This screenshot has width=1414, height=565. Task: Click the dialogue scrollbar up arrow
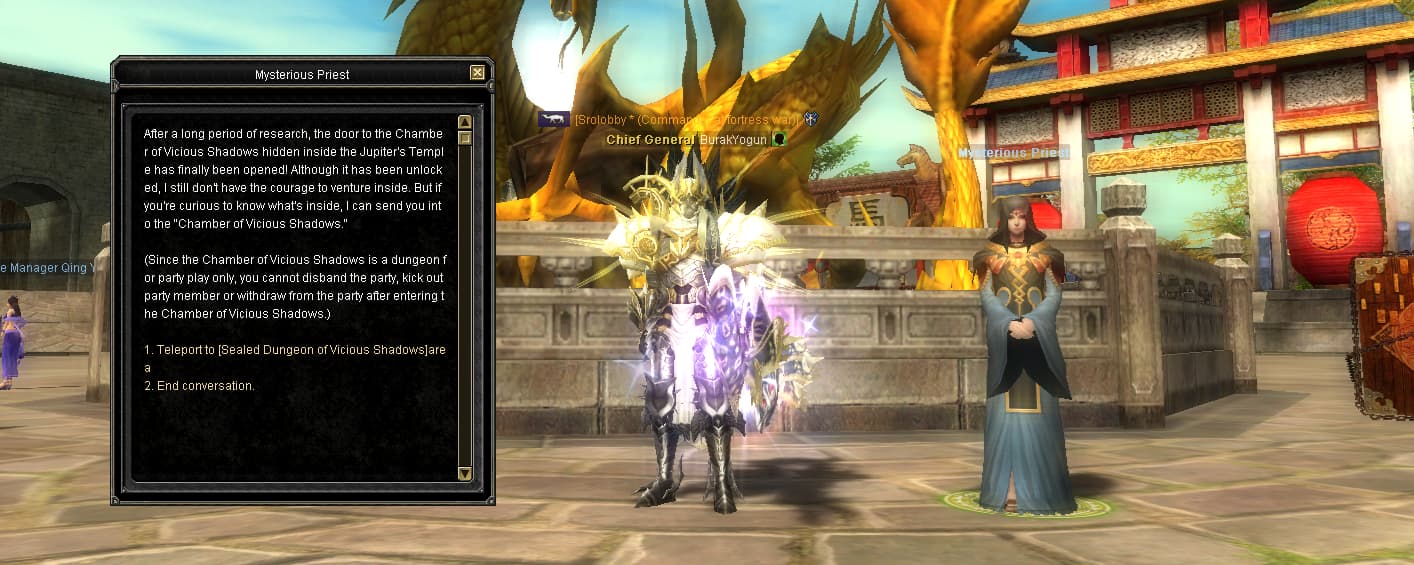tap(464, 122)
